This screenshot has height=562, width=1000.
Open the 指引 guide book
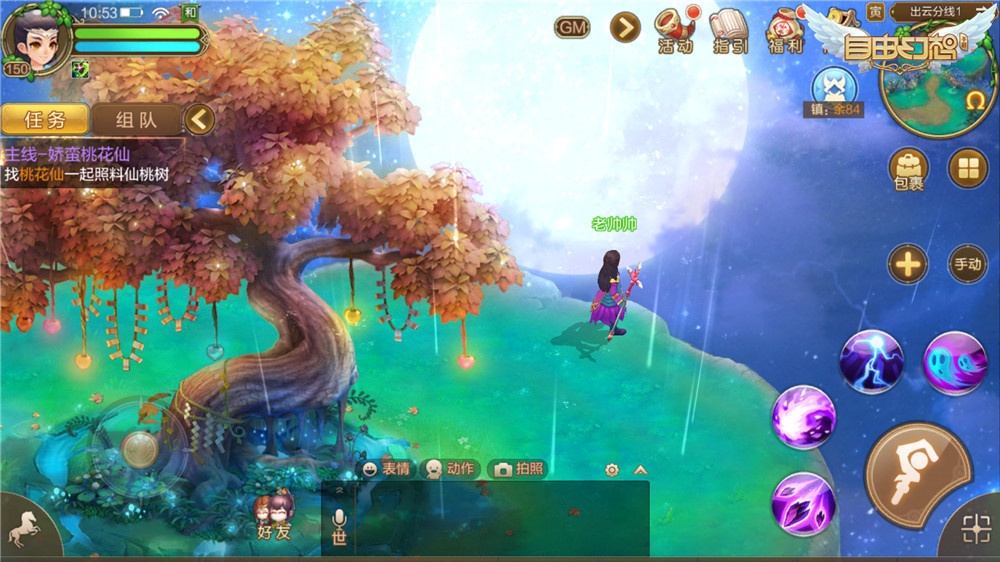(729, 30)
